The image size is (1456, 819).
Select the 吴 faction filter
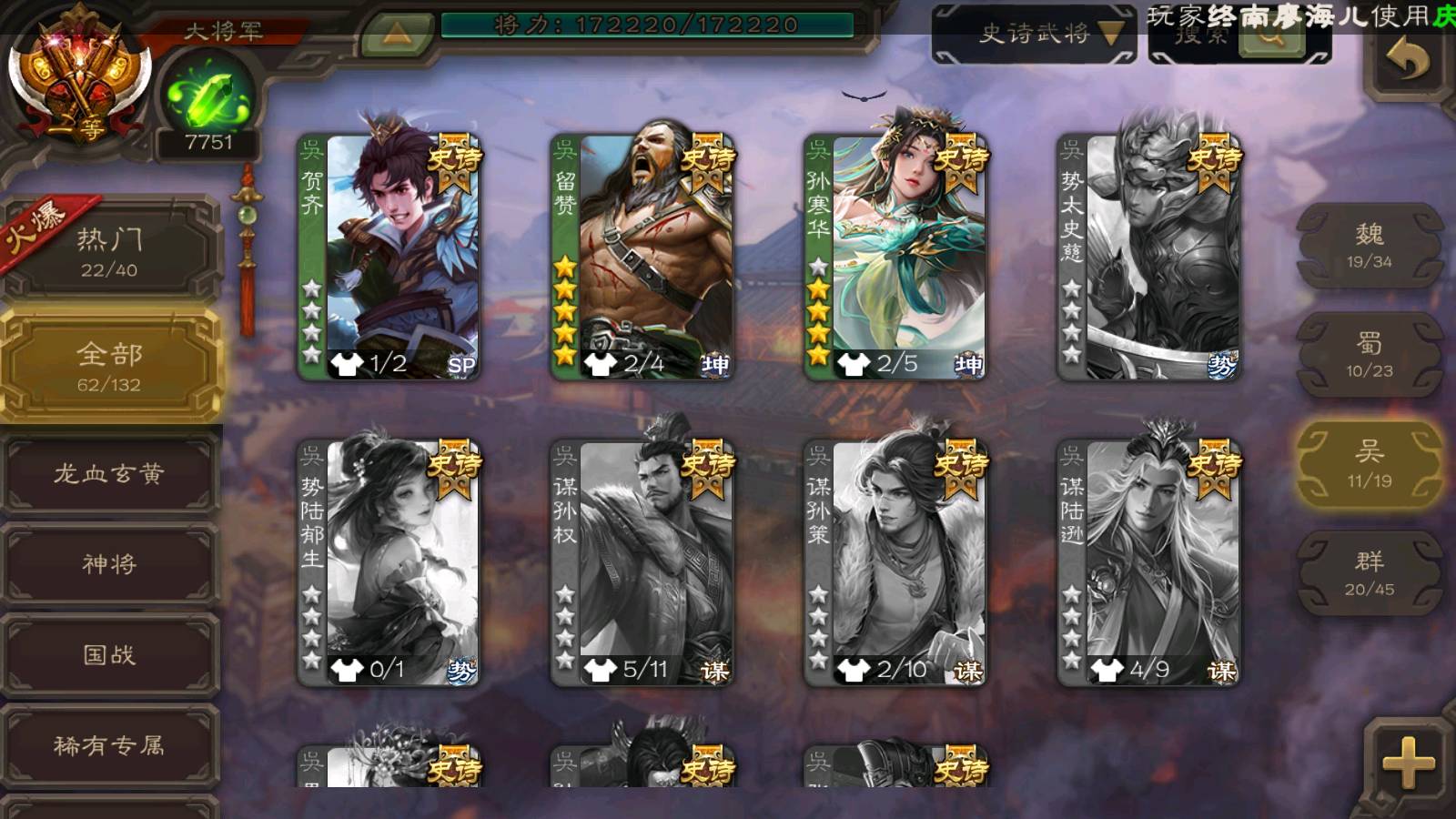pyautogui.click(x=1369, y=464)
